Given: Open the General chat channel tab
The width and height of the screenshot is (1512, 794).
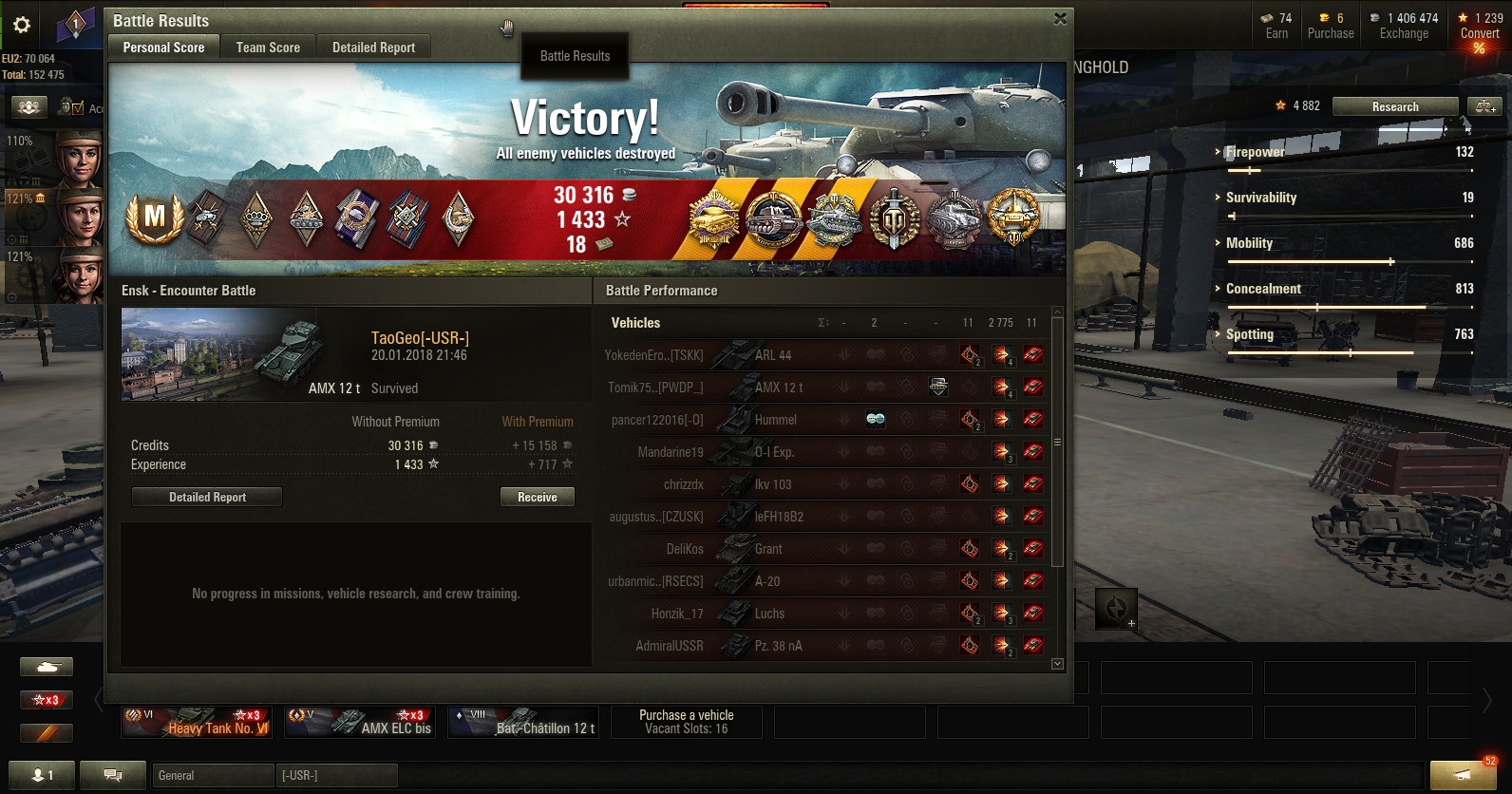Looking at the screenshot, I should (x=212, y=776).
